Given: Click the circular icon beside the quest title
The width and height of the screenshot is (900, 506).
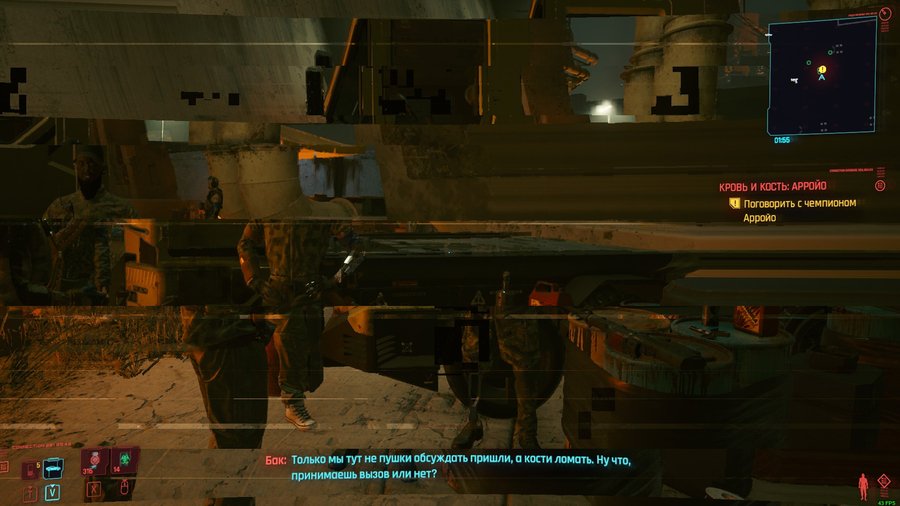Looking at the screenshot, I should 880,186.
